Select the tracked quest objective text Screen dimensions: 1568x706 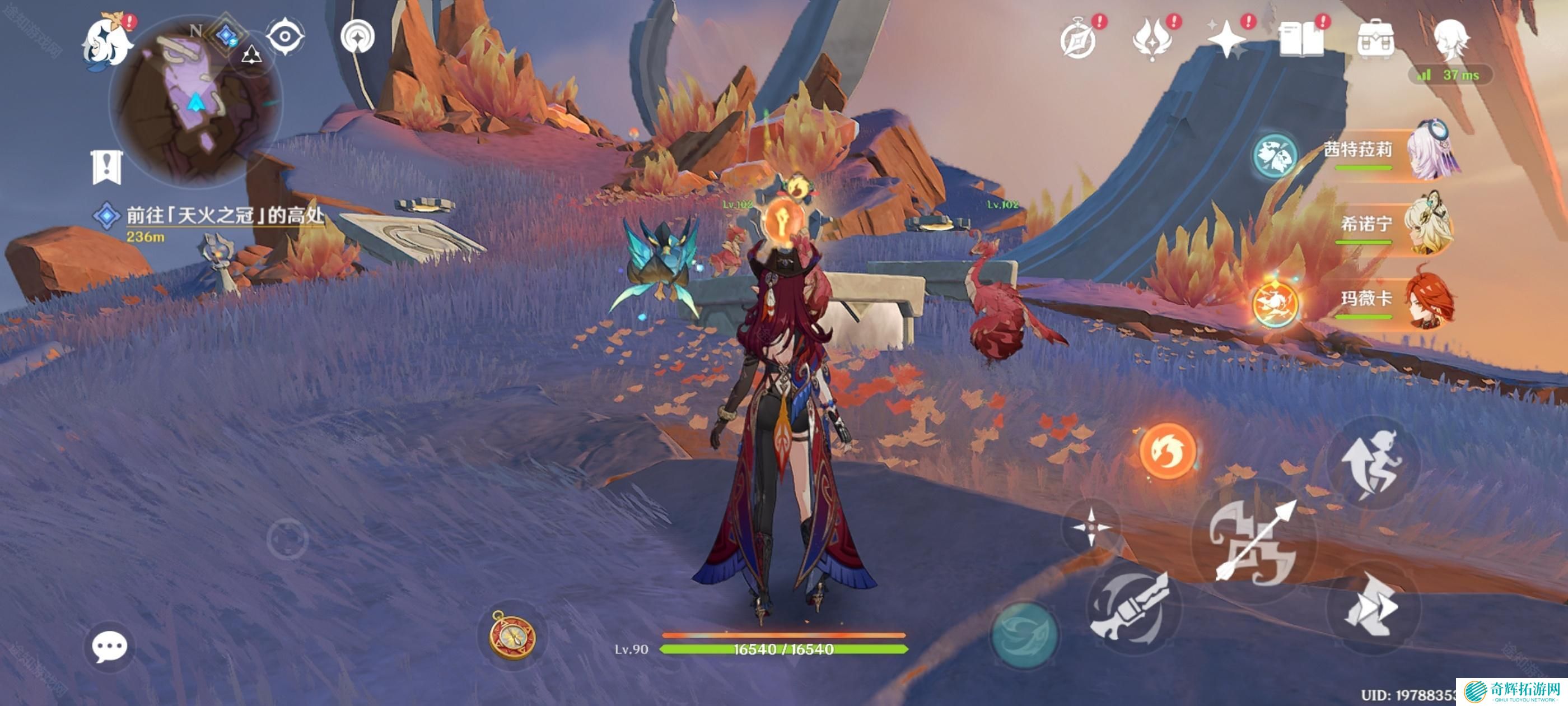pyautogui.click(x=224, y=216)
